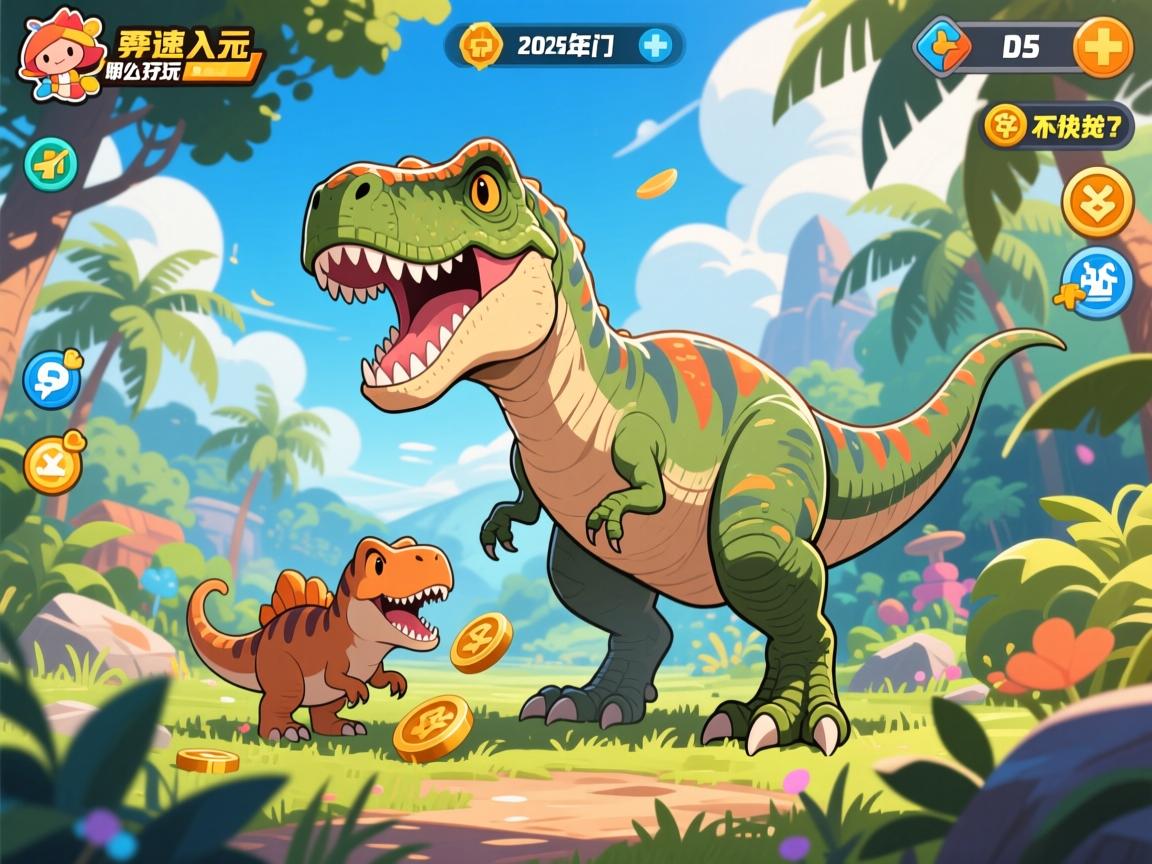Tap the teal round button with yellow symbol

click(x=51, y=163)
